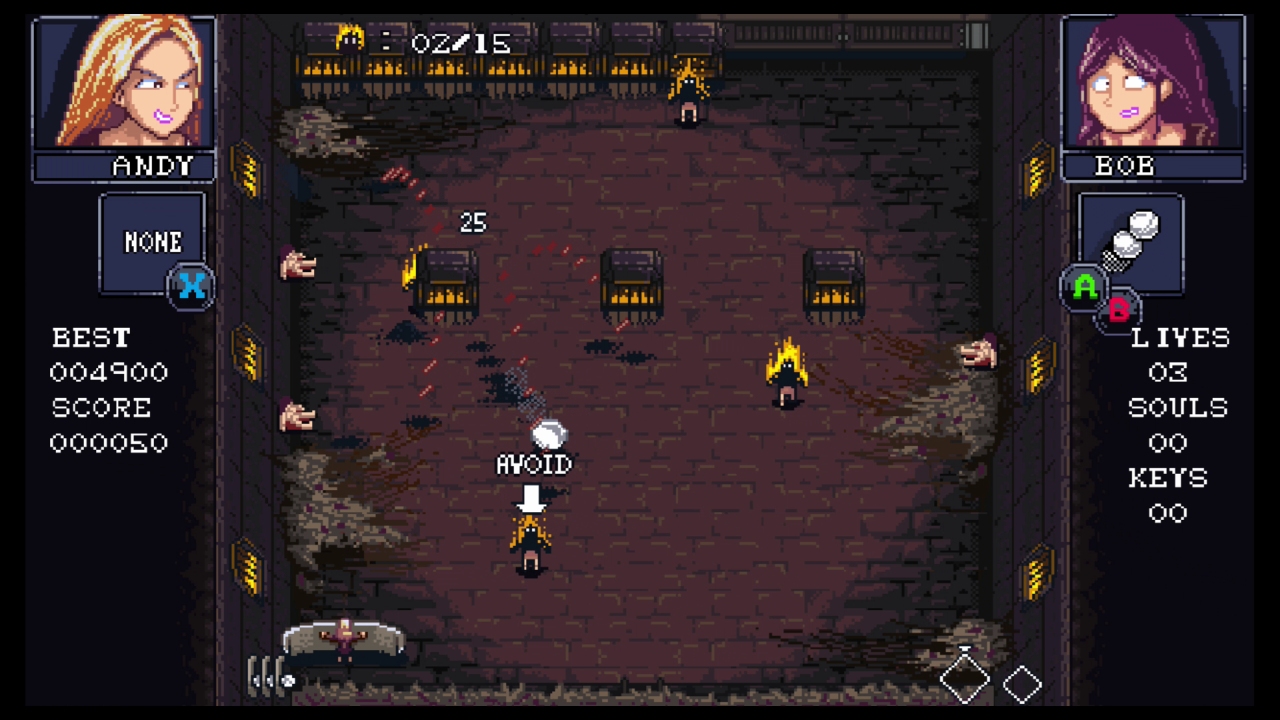1280x720 pixels.
Task: Select the X gamepad button icon under NONE slot
Action: 191,287
